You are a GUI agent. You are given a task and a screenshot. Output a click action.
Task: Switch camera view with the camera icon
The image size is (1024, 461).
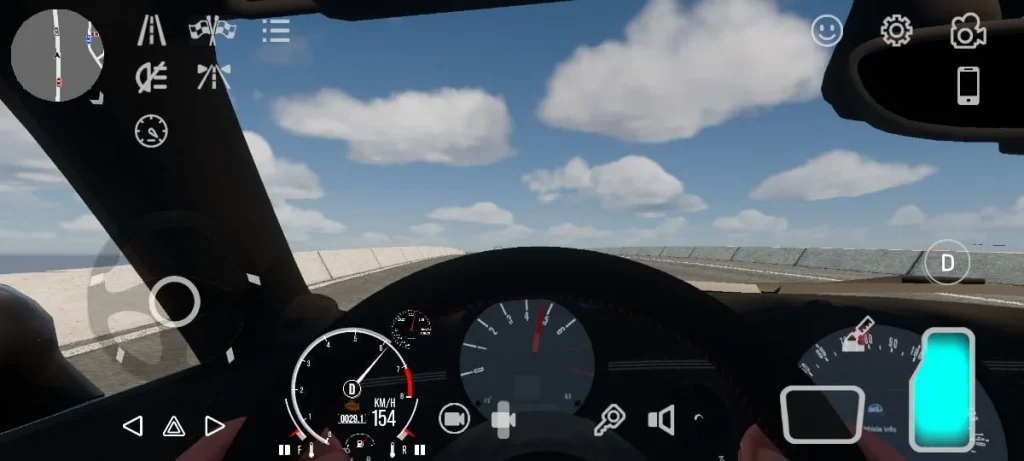pyautogui.click(x=968, y=32)
